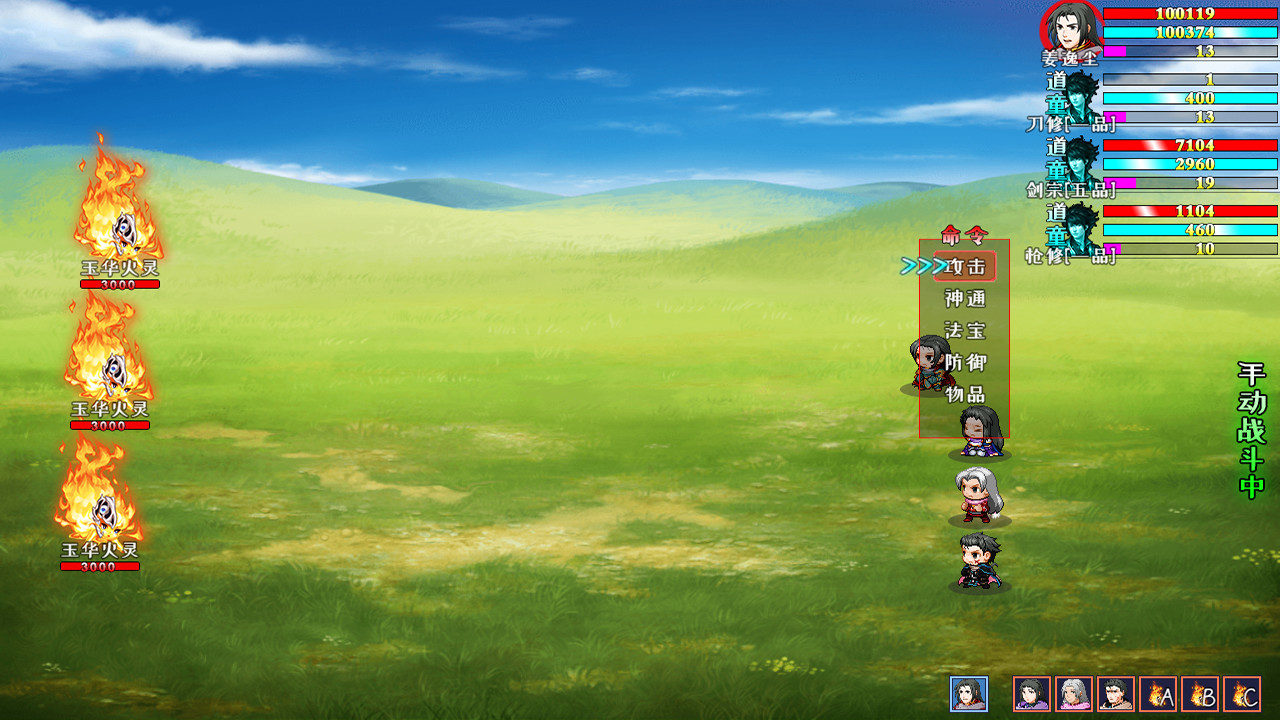Select the silver-haired character turn order icon
The image size is (1280, 720).
1074,694
